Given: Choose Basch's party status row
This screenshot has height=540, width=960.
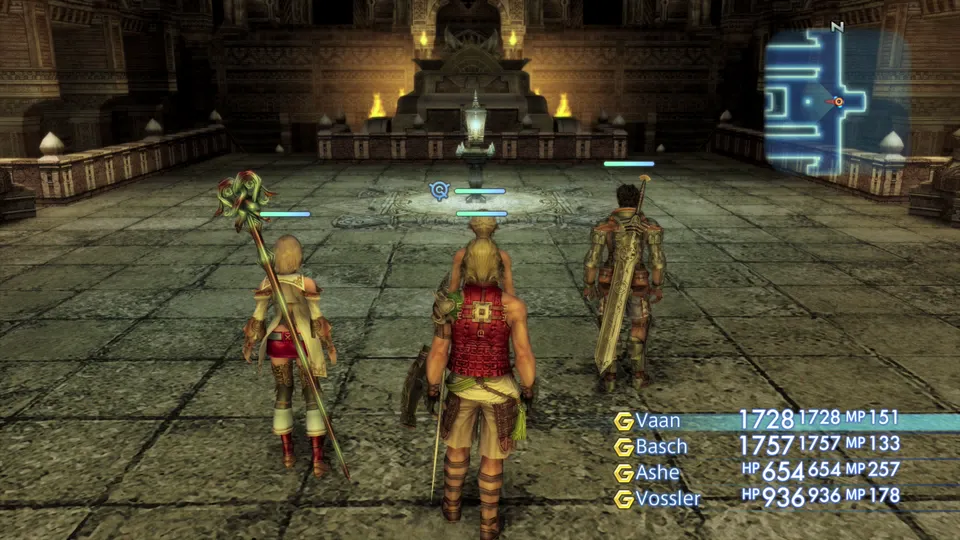Looking at the screenshot, I should [x=662, y=446].
